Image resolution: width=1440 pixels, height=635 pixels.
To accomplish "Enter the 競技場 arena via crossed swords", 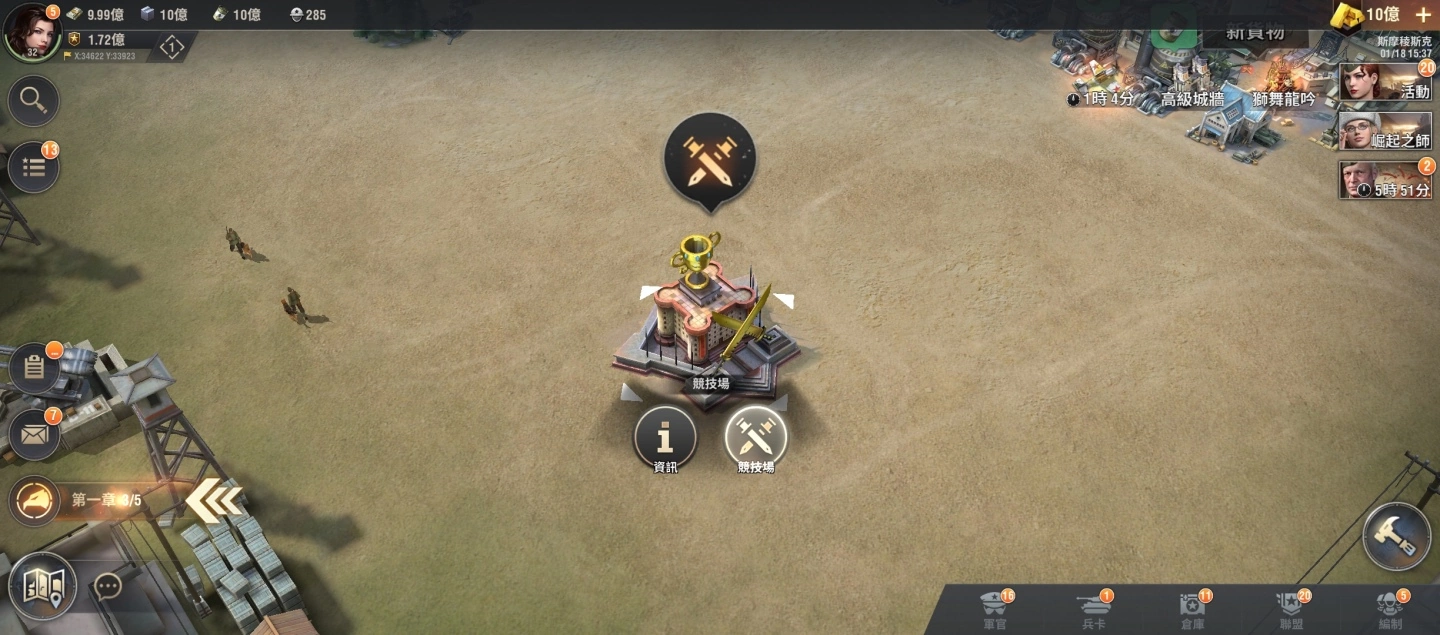I will (x=756, y=438).
